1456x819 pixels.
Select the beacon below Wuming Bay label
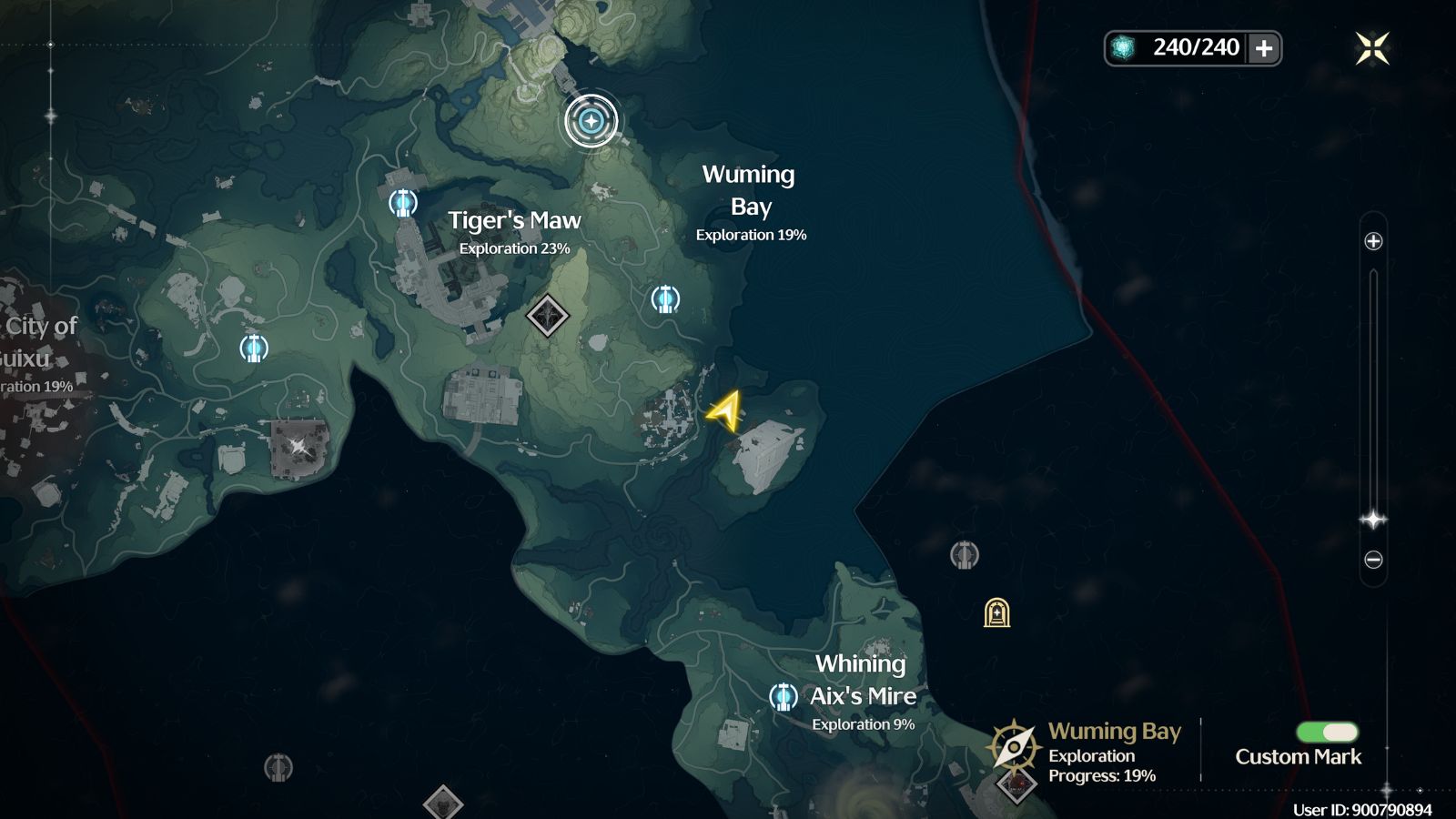[665, 298]
